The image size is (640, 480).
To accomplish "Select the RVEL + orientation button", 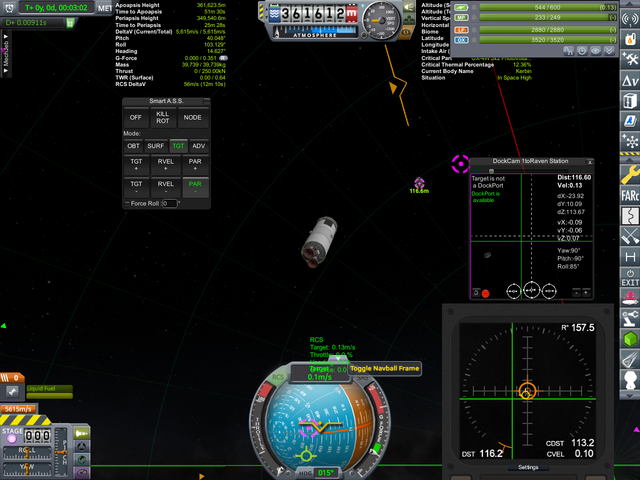I will pyautogui.click(x=166, y=164).
